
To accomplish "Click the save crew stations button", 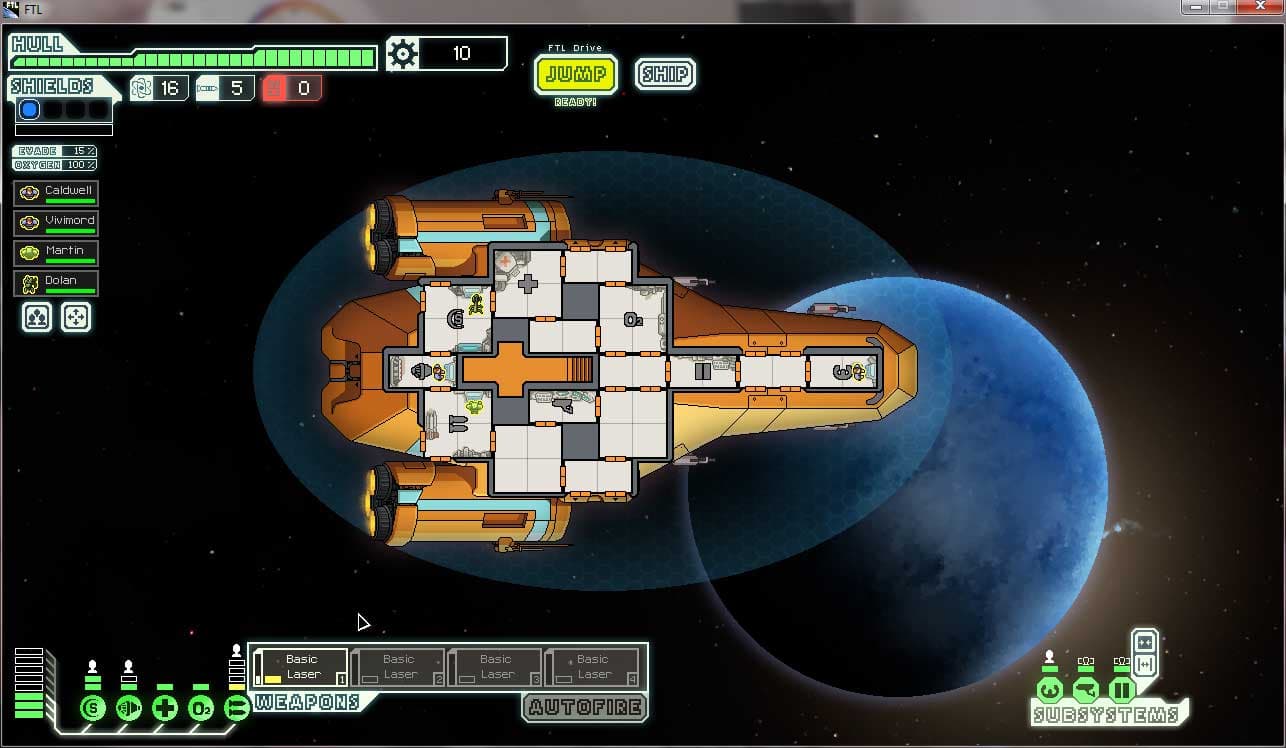I will [37, 317].
